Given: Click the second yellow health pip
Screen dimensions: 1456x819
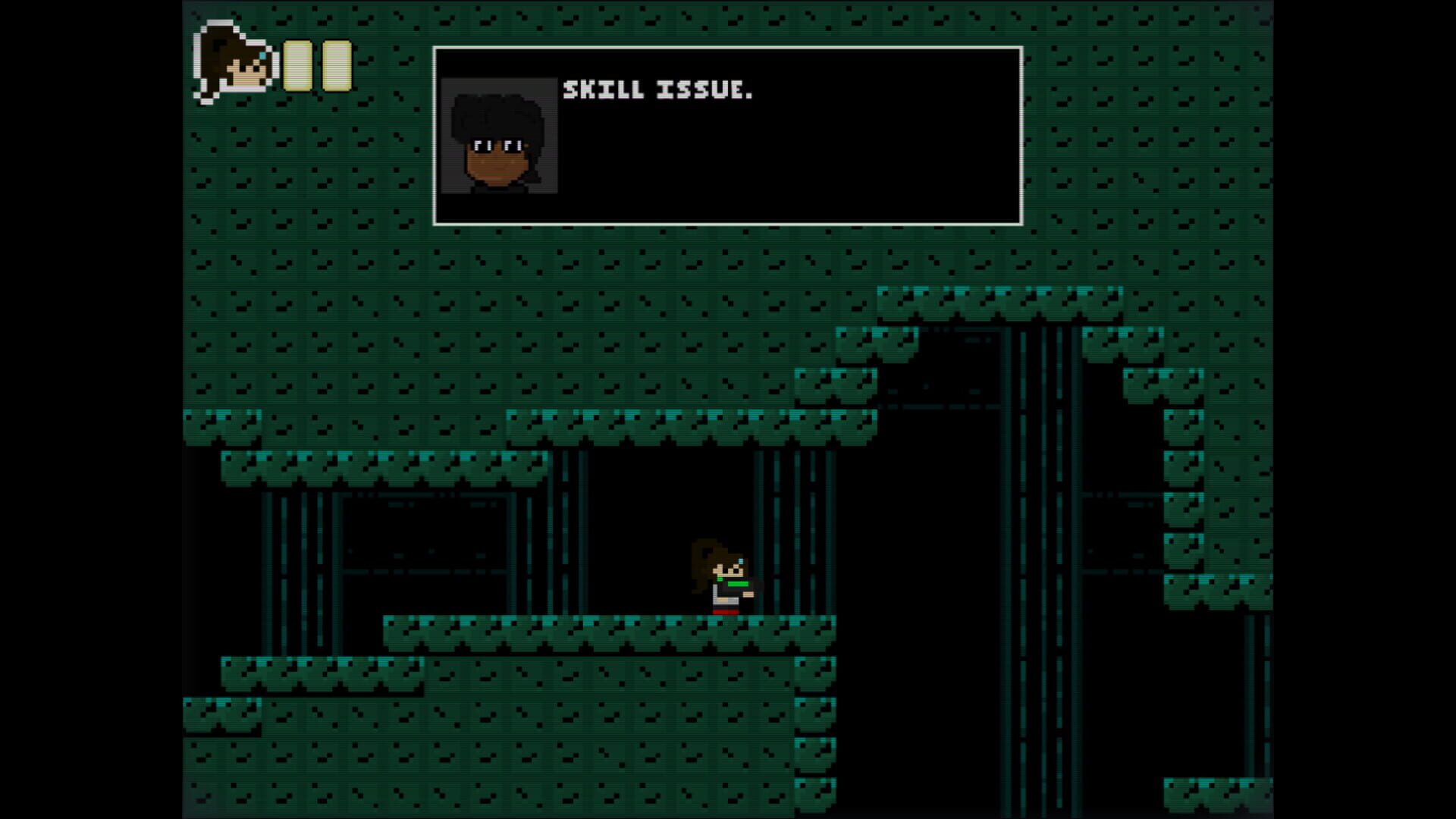Looking at the screenshot, I should click(336, 68).
